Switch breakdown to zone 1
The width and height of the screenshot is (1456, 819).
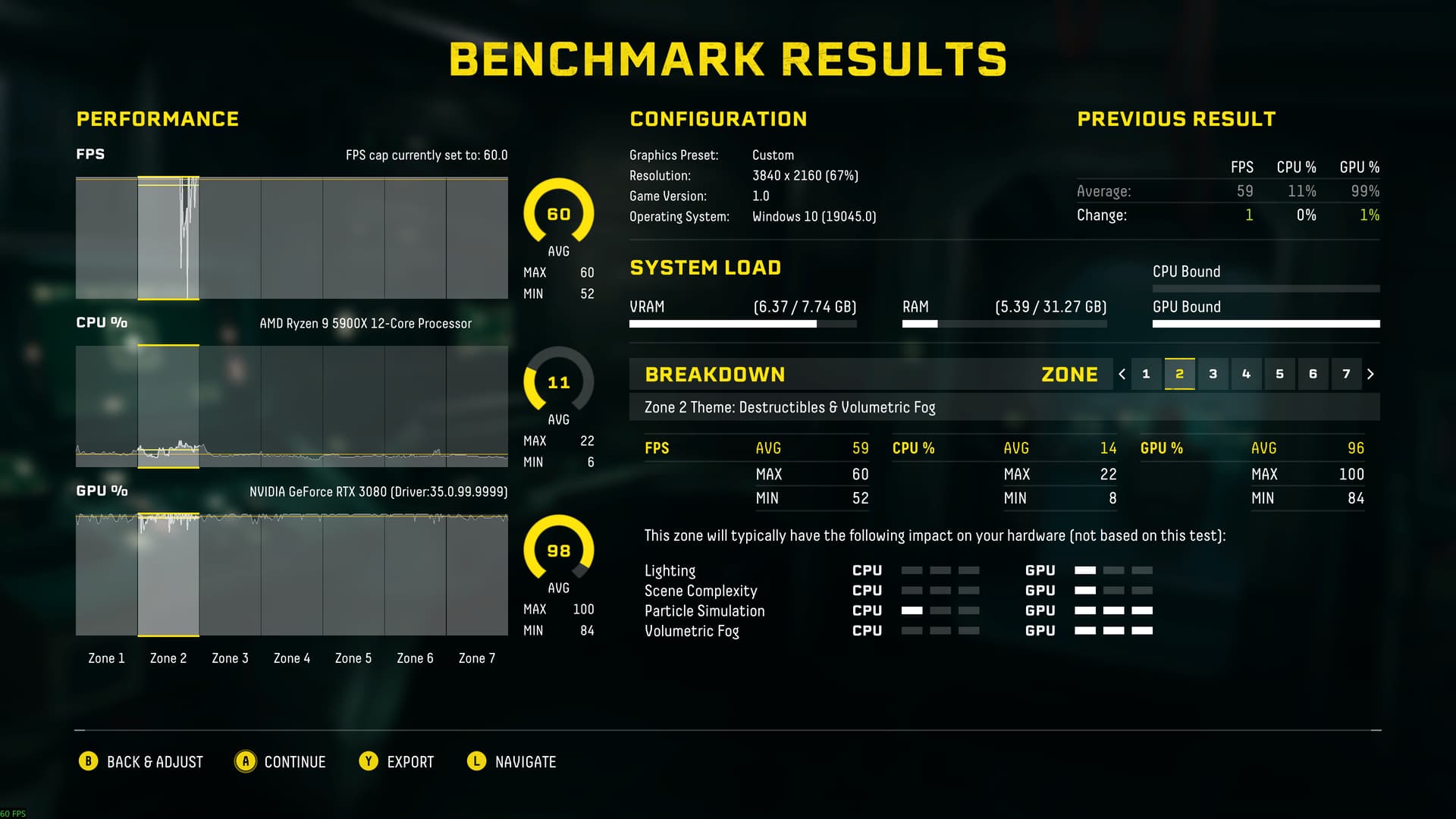1146,374
